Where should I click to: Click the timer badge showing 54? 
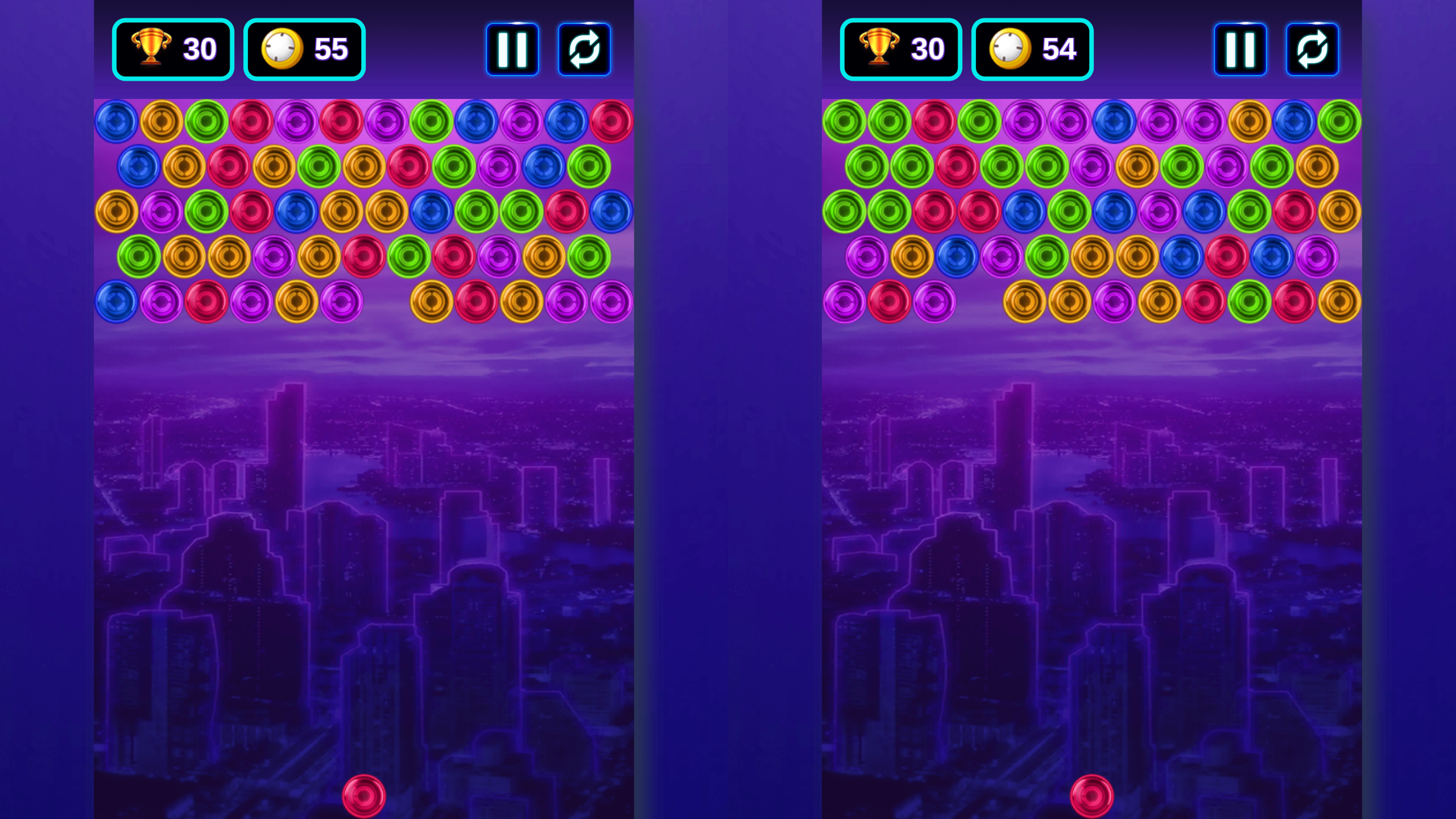[x=1032, y=48]
